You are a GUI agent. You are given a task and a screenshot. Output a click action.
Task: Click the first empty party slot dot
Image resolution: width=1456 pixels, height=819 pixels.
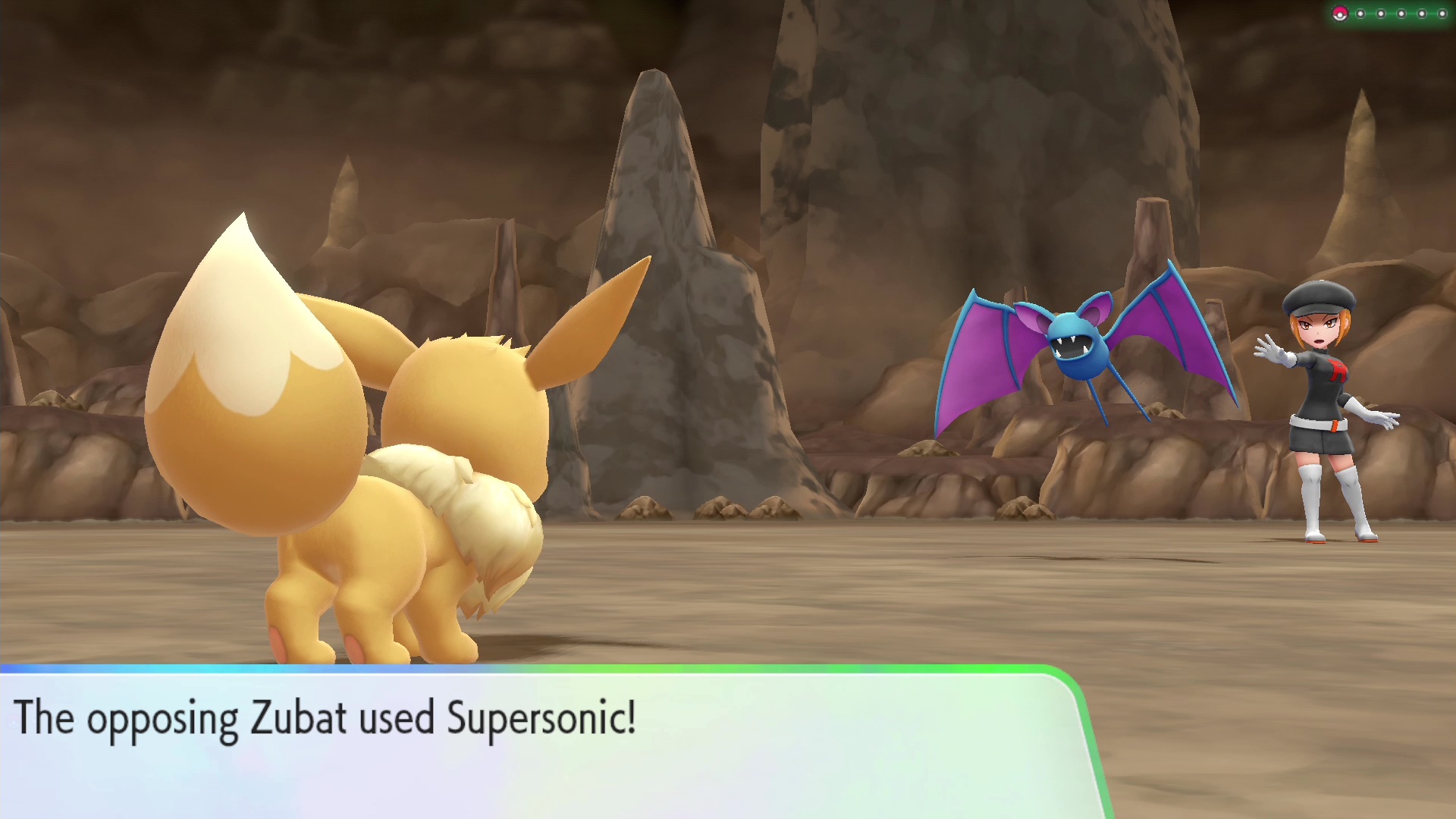(1360, 13)
